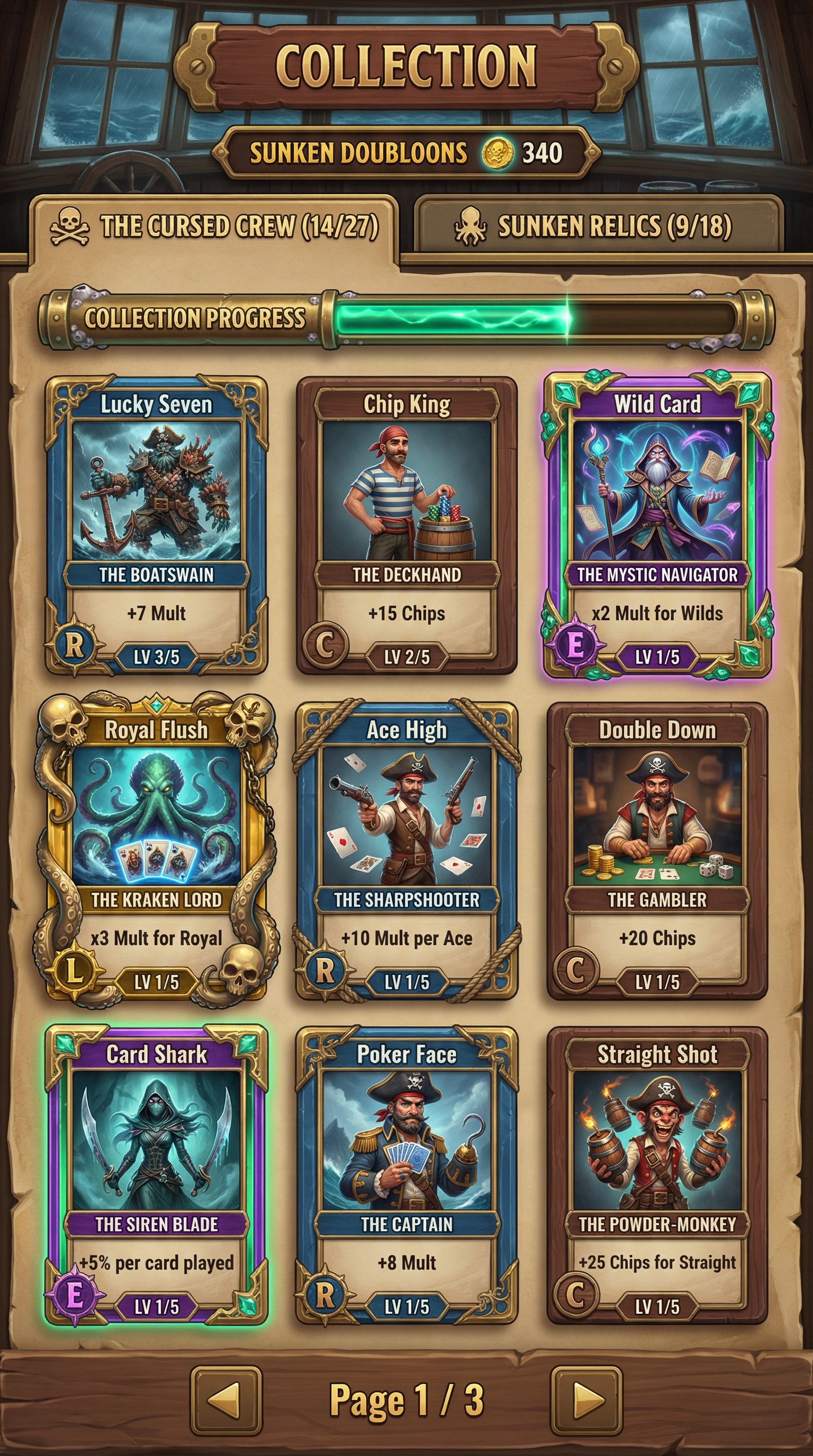Image resolution: width=813 pixels, height=1456 pixels.
Task: Pick the Card Shark Siren Blade card
Action: 156,1175
